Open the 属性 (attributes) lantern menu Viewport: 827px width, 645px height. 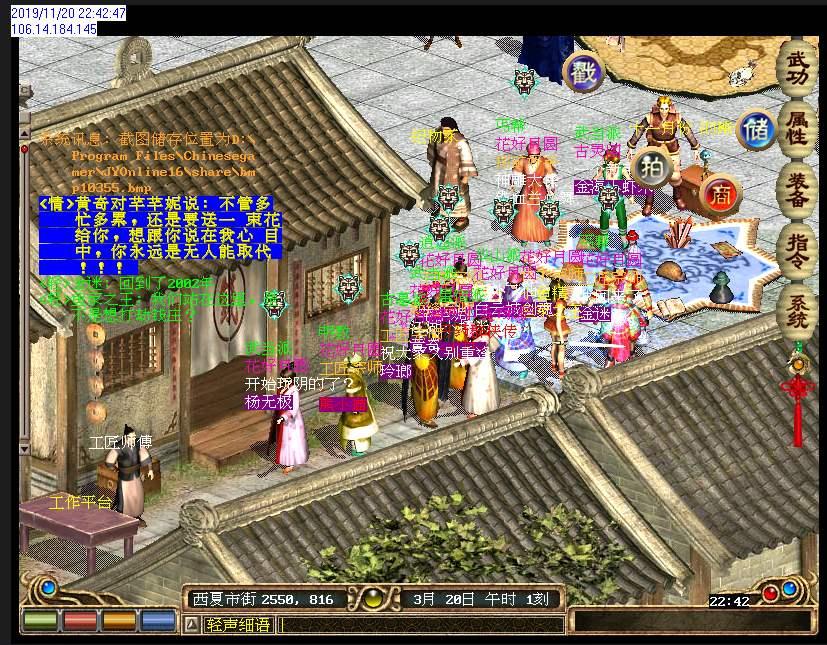pyautogui.click(x=798, y=128)
